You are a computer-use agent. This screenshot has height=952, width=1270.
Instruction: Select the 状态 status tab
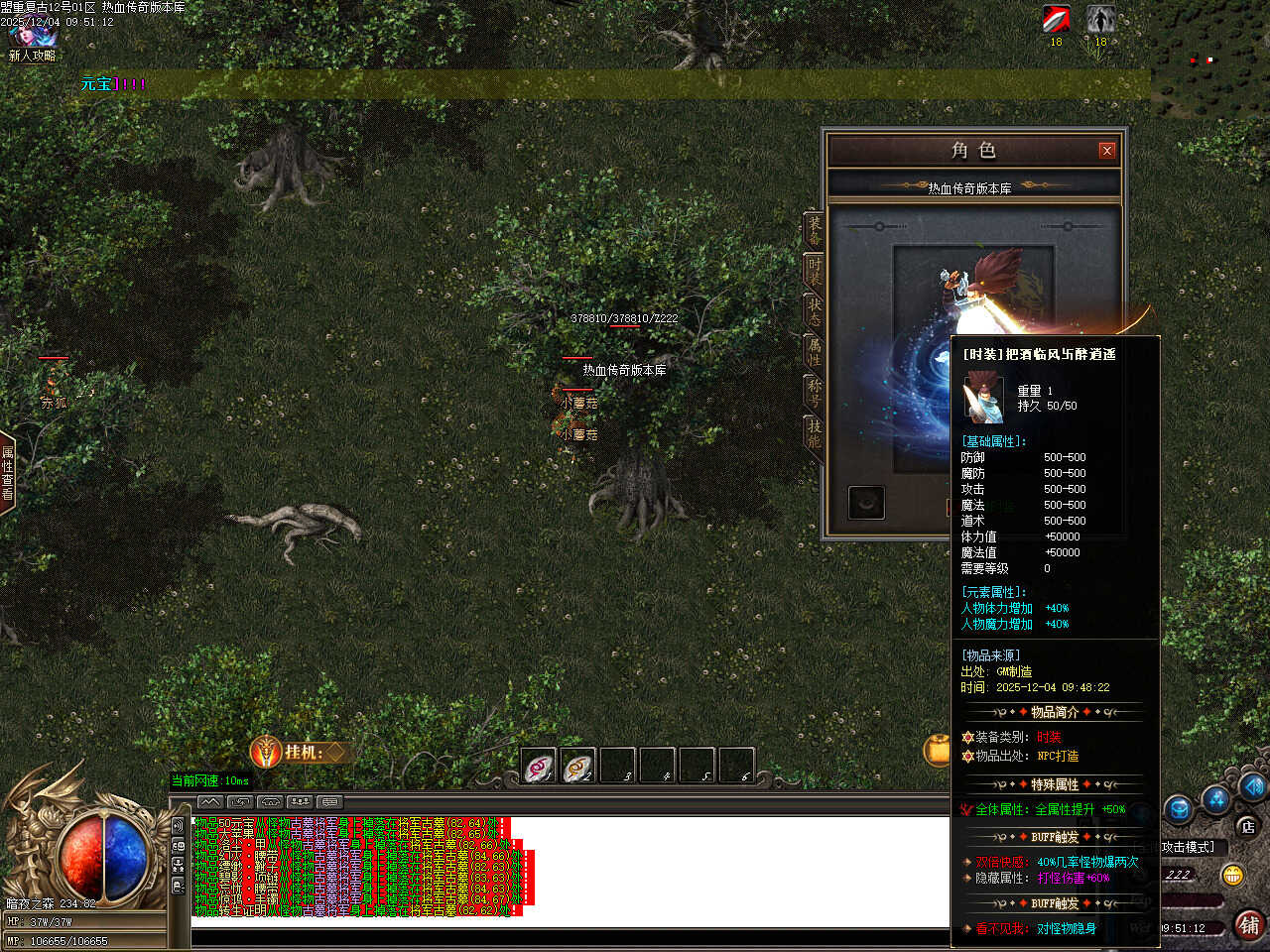pyautogui.click(x=814, y=311)
